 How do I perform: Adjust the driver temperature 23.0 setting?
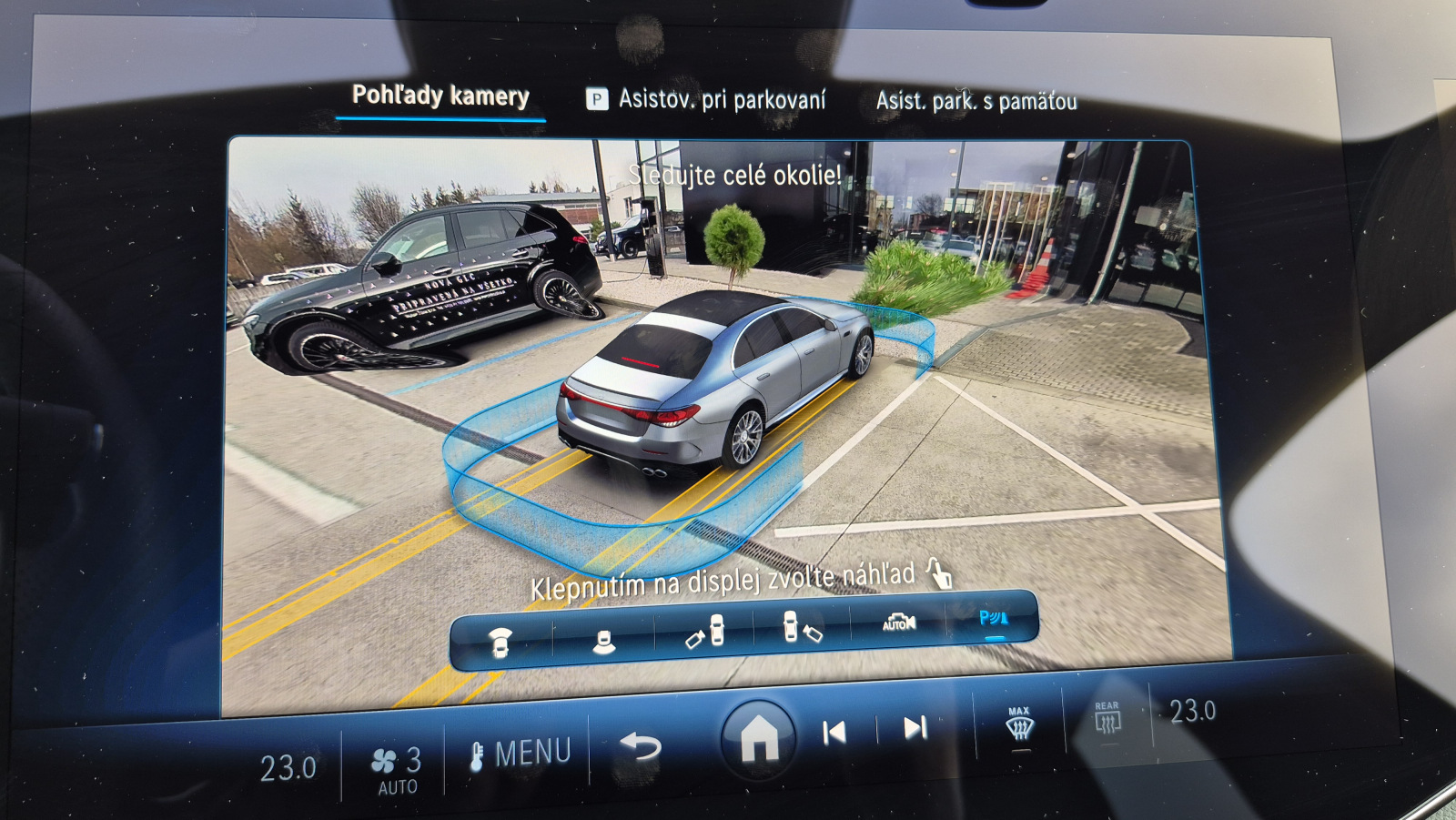point(288,769)
